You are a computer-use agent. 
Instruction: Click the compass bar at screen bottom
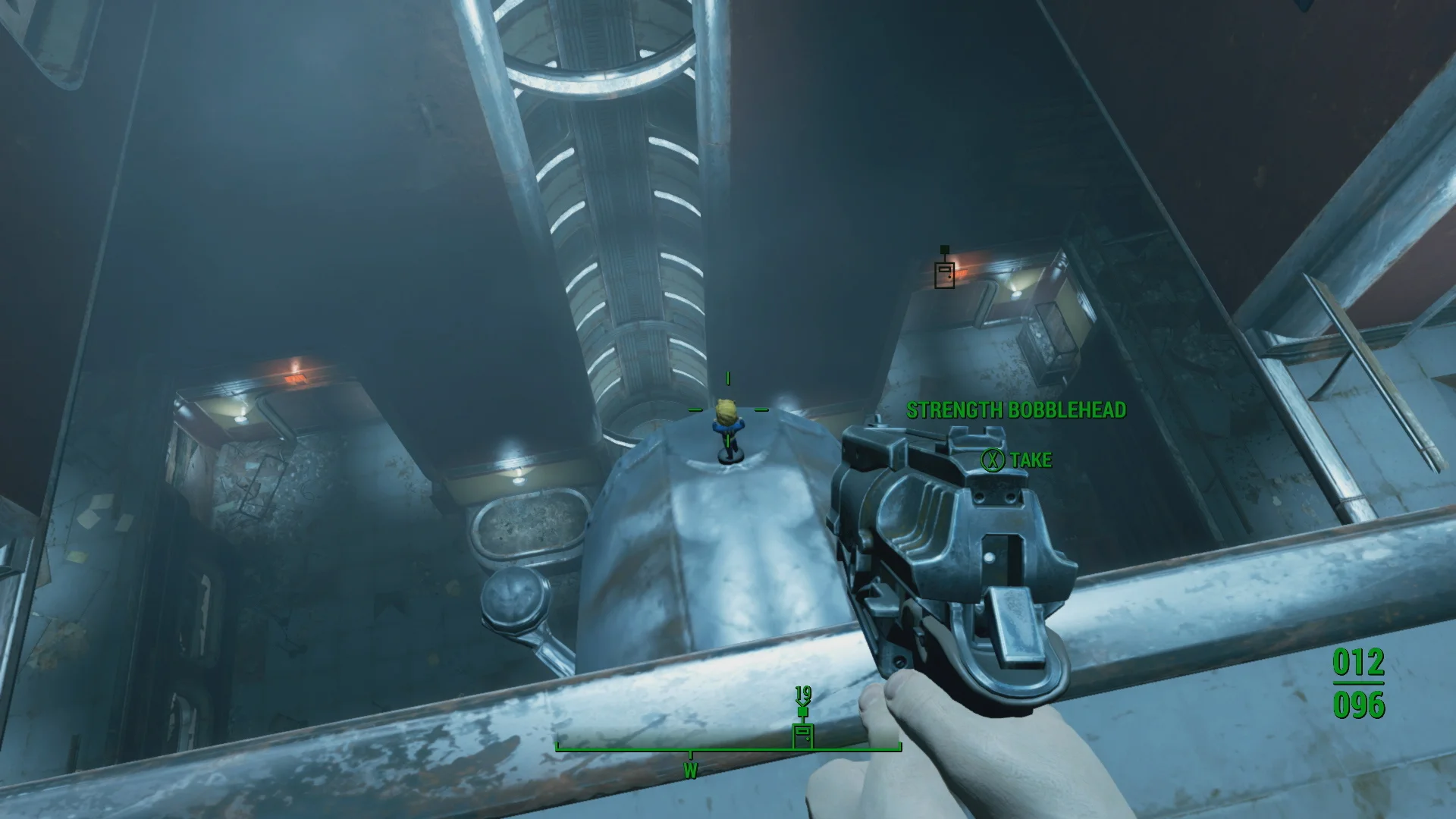click(728, 751)
